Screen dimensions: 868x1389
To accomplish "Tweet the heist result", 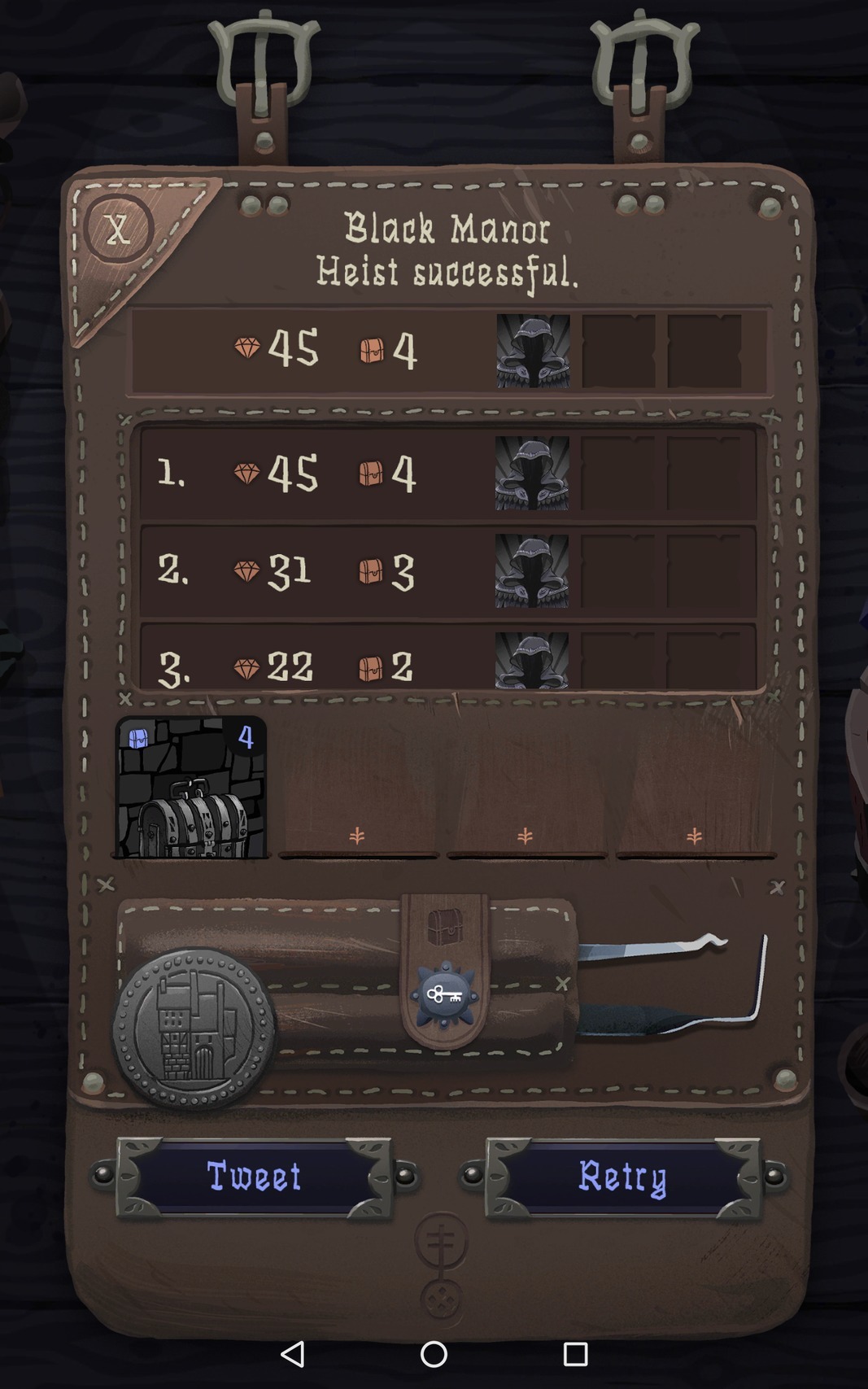I will point(254,1177).
